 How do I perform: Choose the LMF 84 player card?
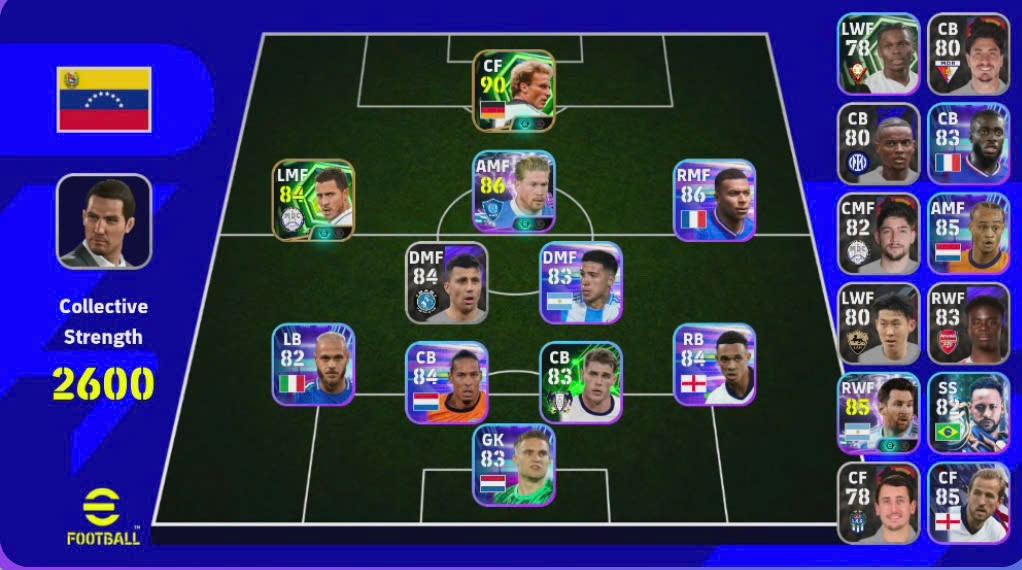click(313, 200)
